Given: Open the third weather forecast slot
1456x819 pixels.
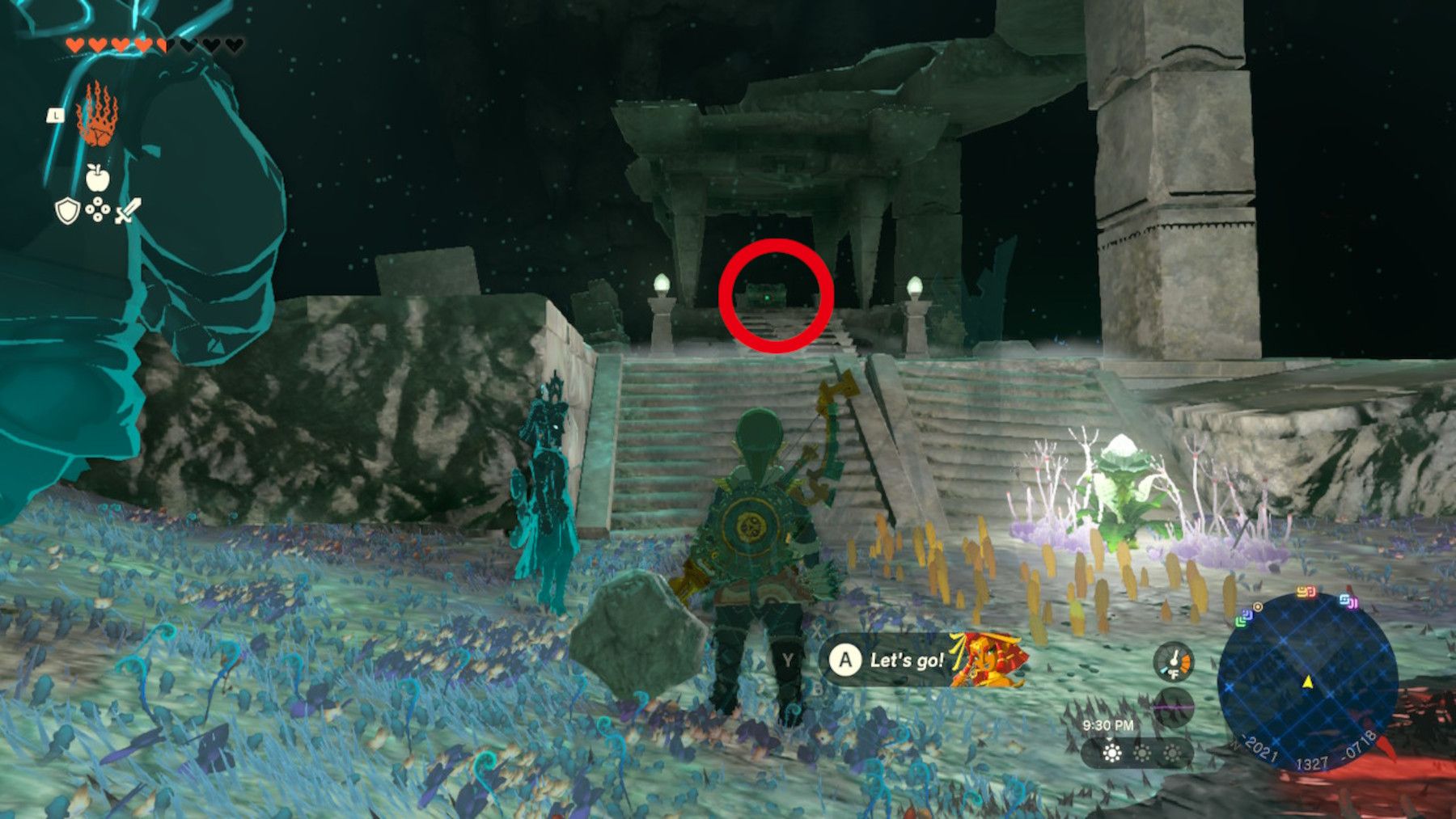Looking at the screenshot, I should click(x=1172, y=754).
